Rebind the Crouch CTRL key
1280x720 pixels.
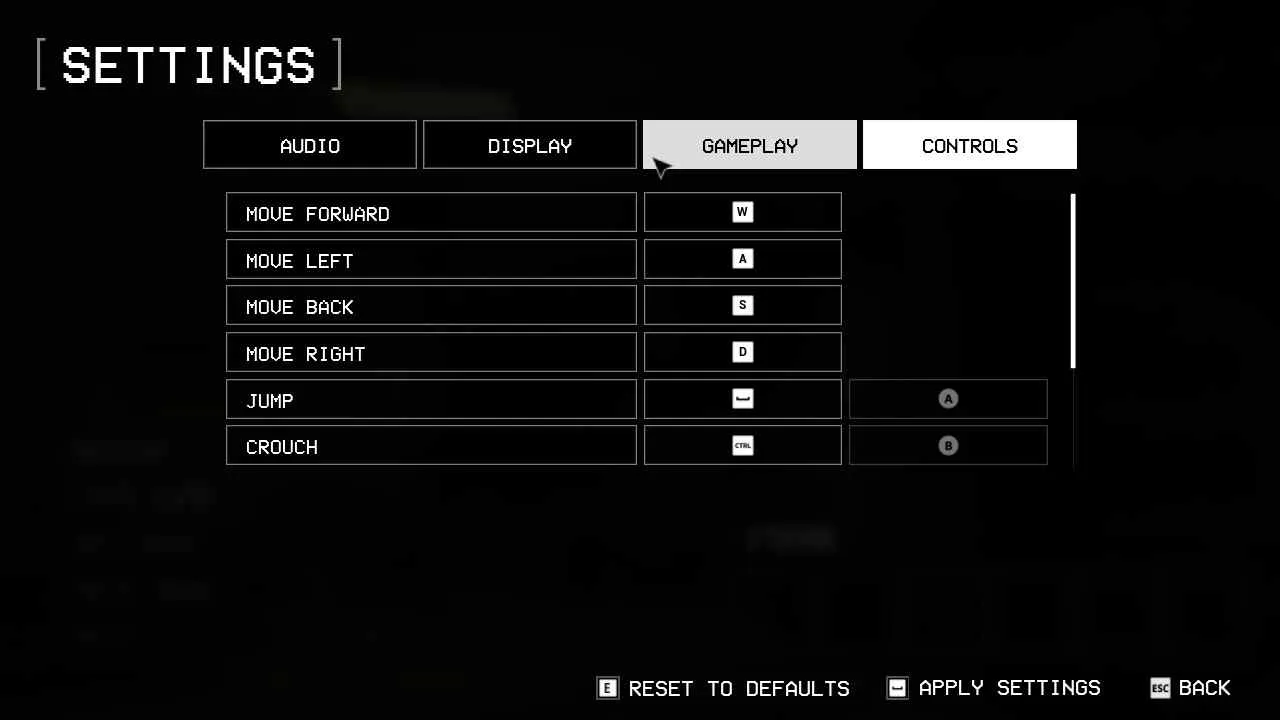click(743, 445)
